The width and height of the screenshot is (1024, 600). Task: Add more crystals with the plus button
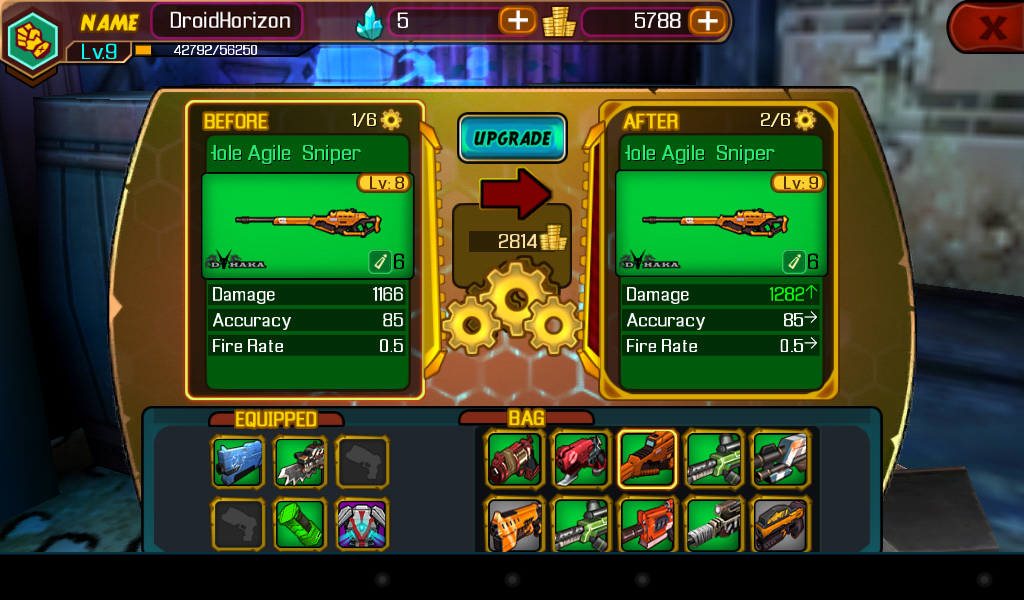518,20
